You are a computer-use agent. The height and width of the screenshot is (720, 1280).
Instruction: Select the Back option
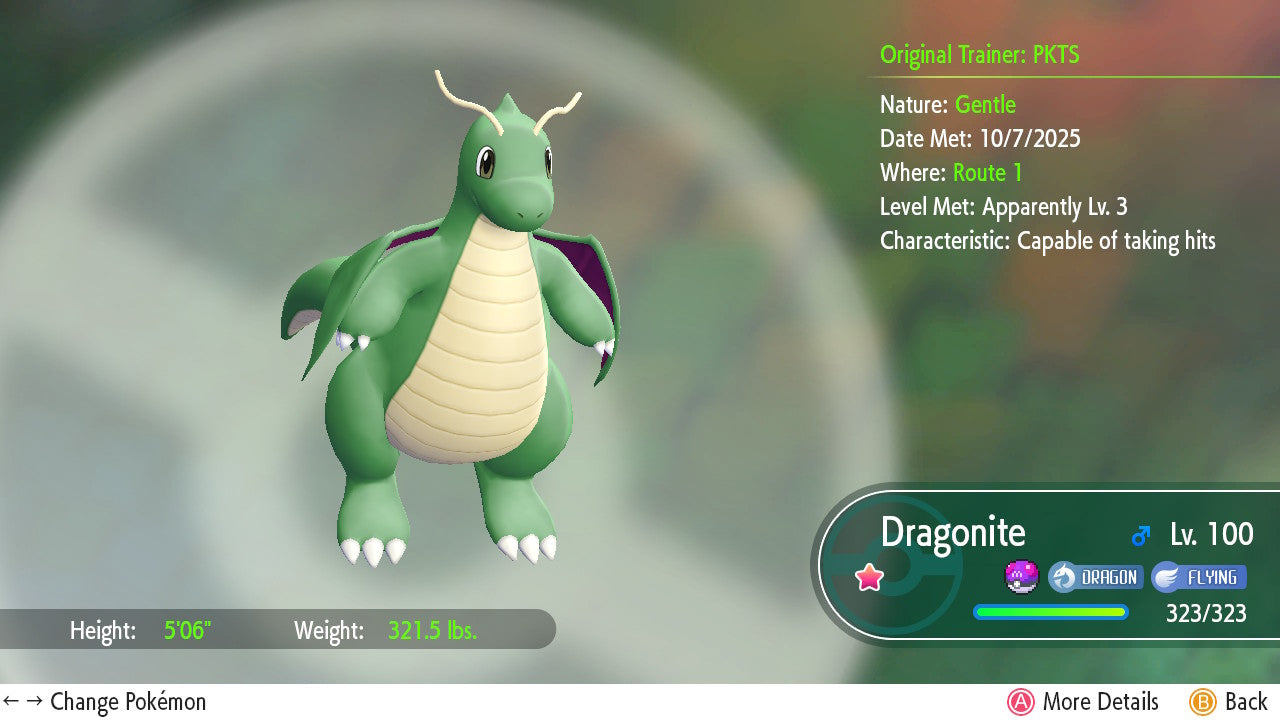point(1230,702)
